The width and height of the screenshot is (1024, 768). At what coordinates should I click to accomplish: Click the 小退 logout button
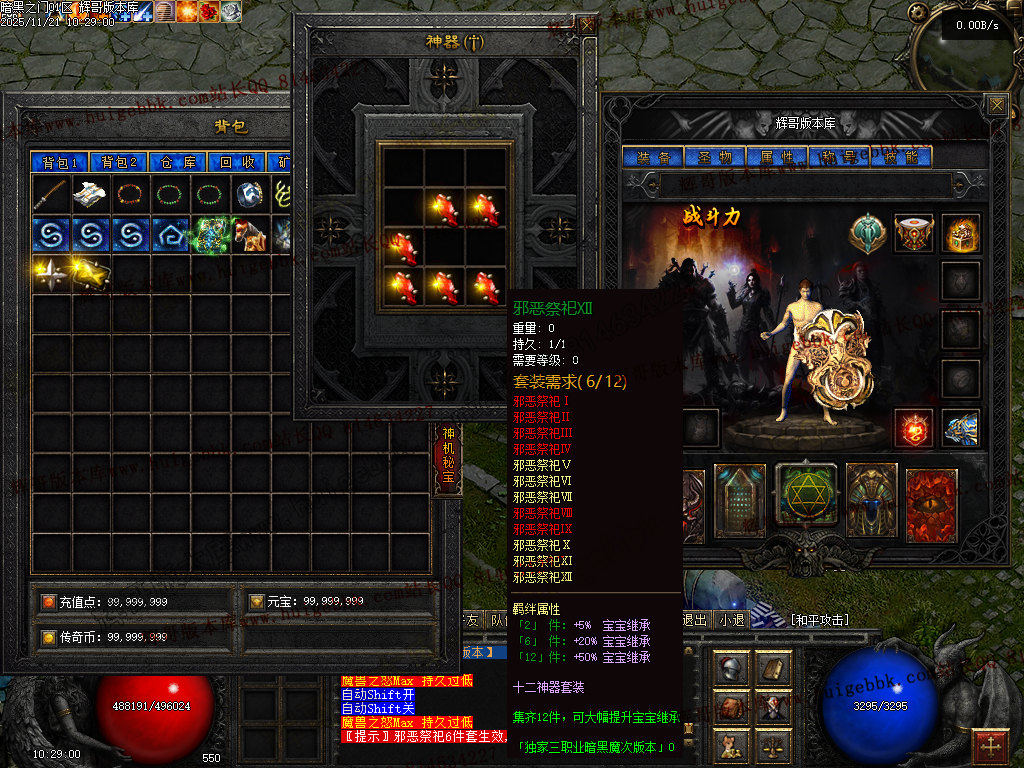(x=732, y=620)
